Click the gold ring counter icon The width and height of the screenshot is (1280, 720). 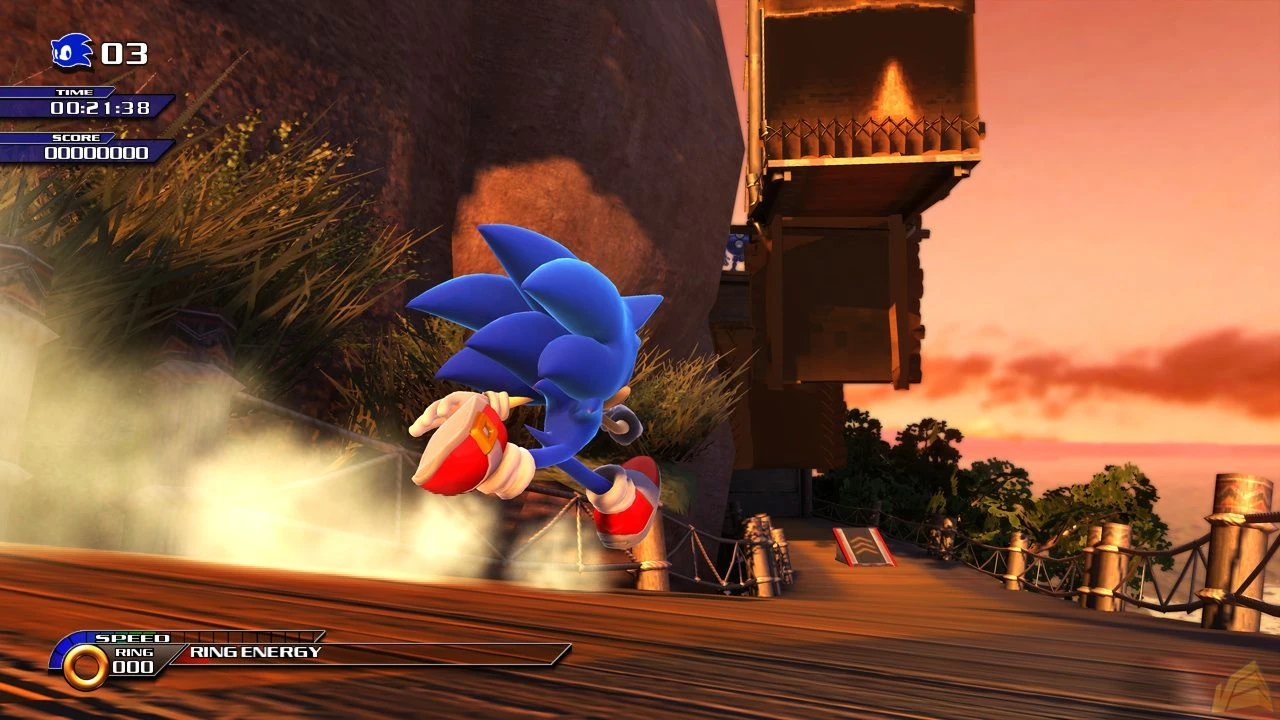(x=85, y=666)
